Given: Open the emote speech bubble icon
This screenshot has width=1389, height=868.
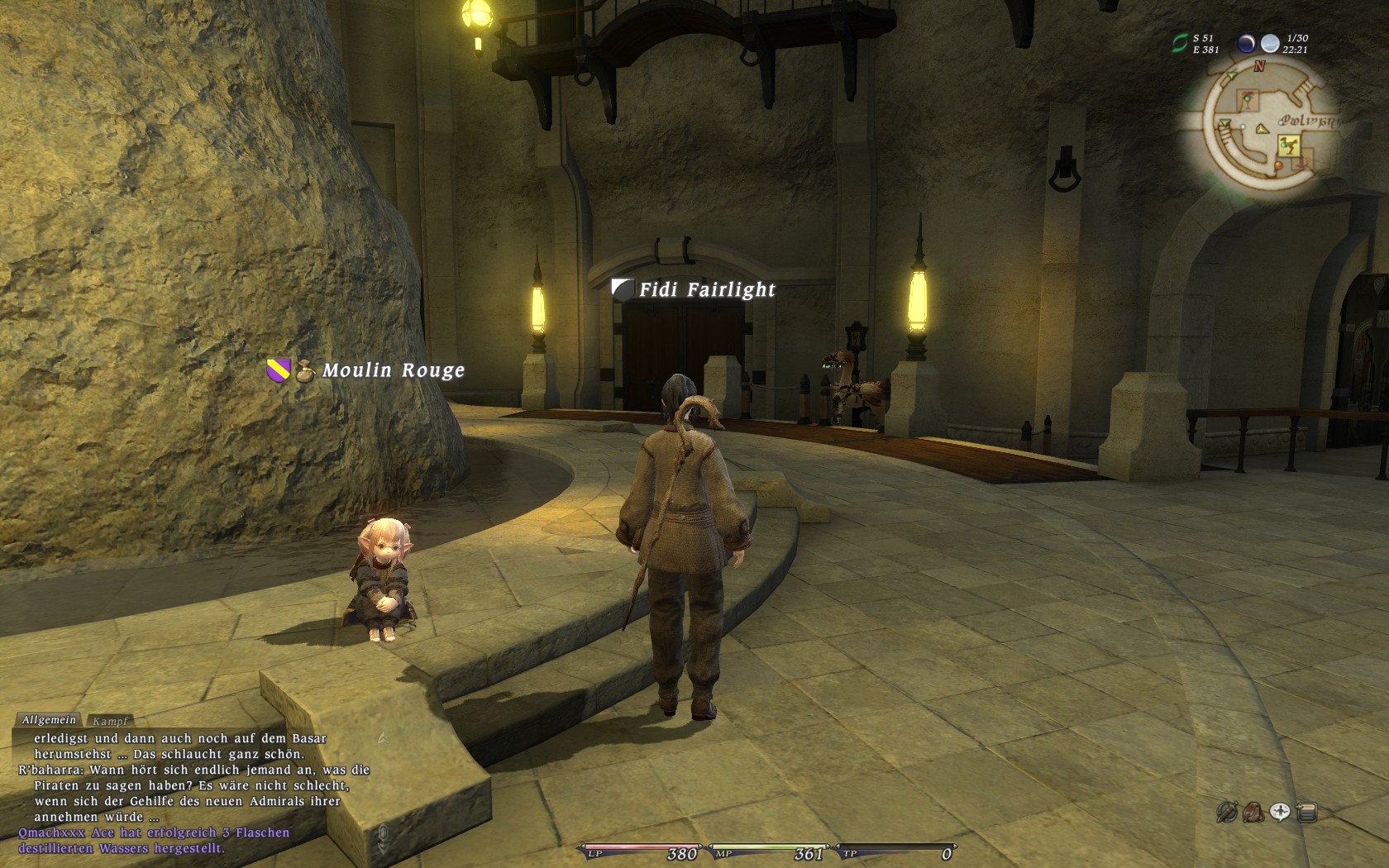Looking at the screenshot, I should point(1280,813).
